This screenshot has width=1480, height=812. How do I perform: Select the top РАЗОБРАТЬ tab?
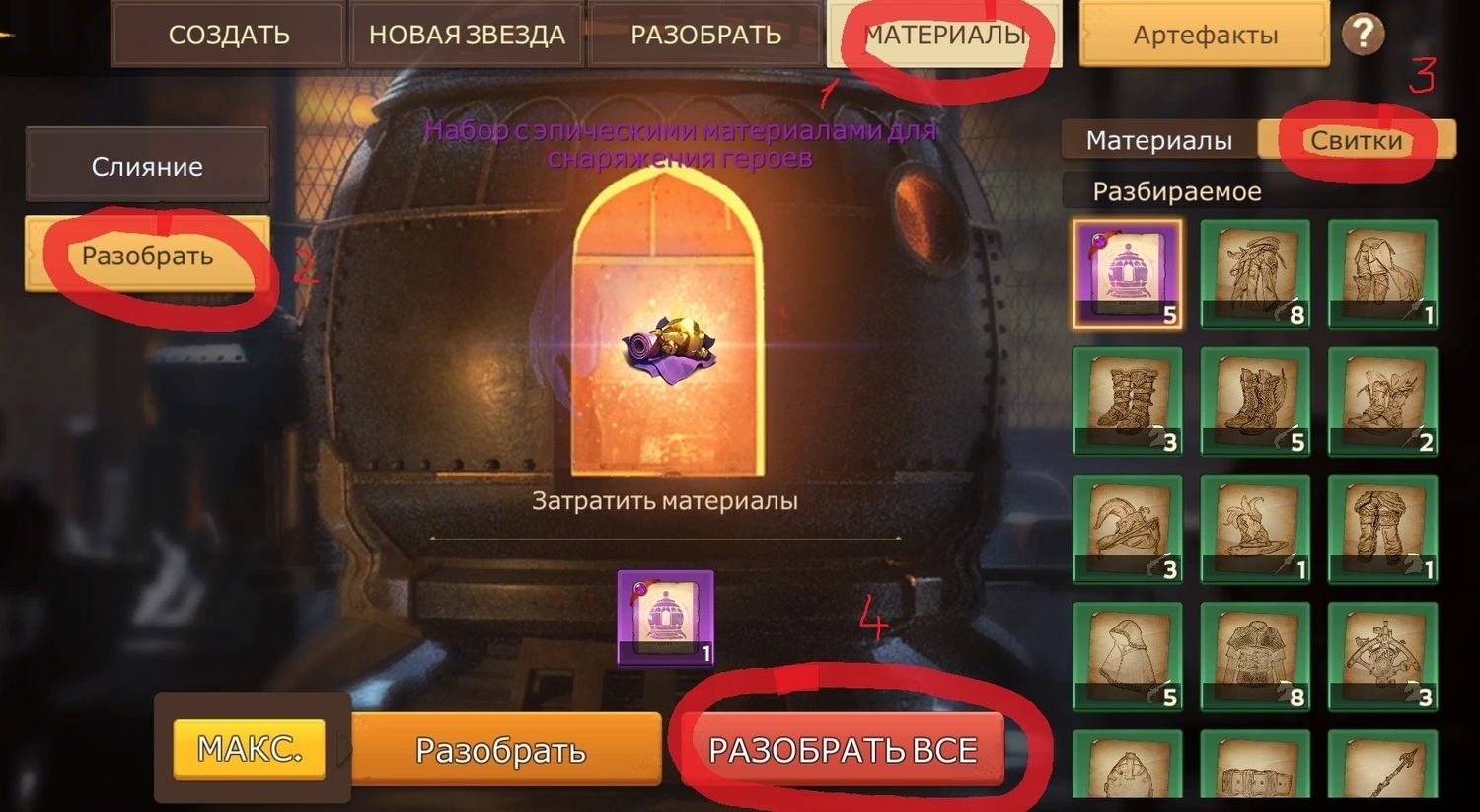click(x=705, y=36)
